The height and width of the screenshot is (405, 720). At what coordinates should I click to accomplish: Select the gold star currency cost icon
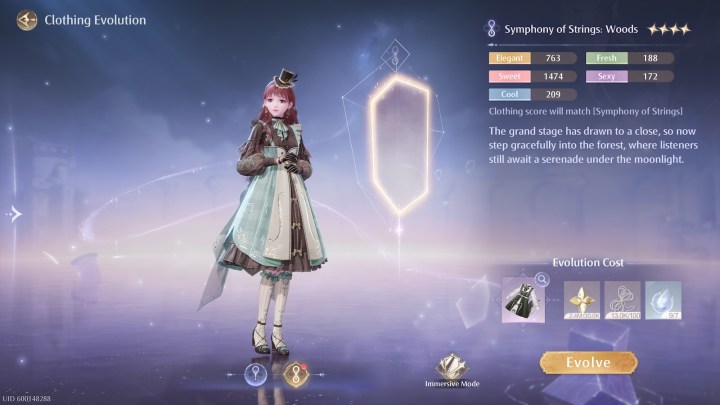click(x=581, y=301)
